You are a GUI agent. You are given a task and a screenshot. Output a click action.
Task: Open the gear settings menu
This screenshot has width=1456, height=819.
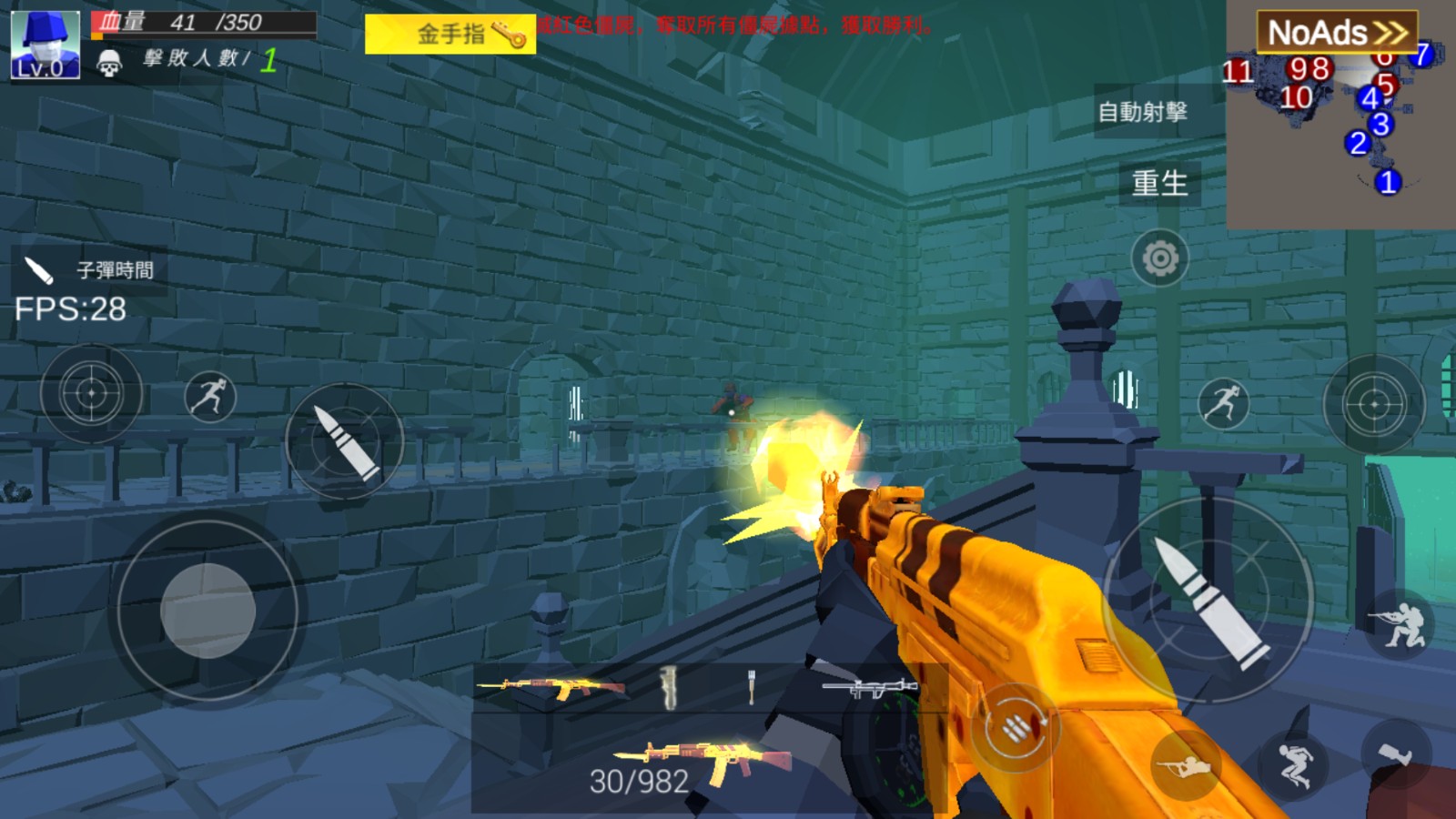click(x=1159, y=259)
